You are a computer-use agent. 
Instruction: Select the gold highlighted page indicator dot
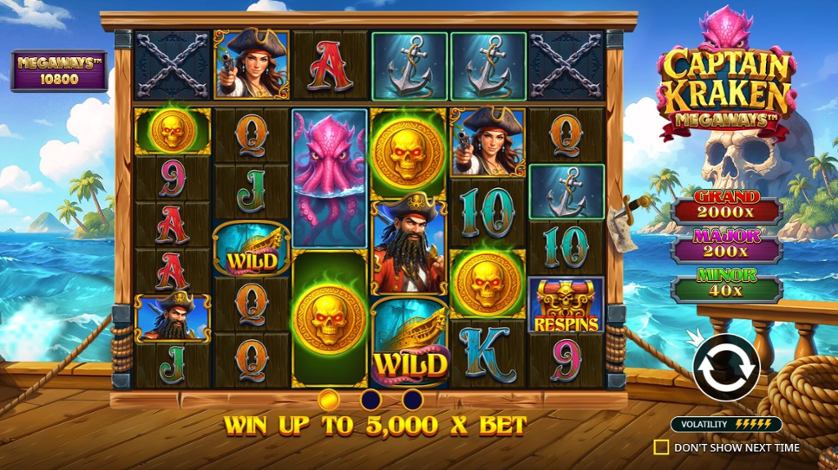328,400
